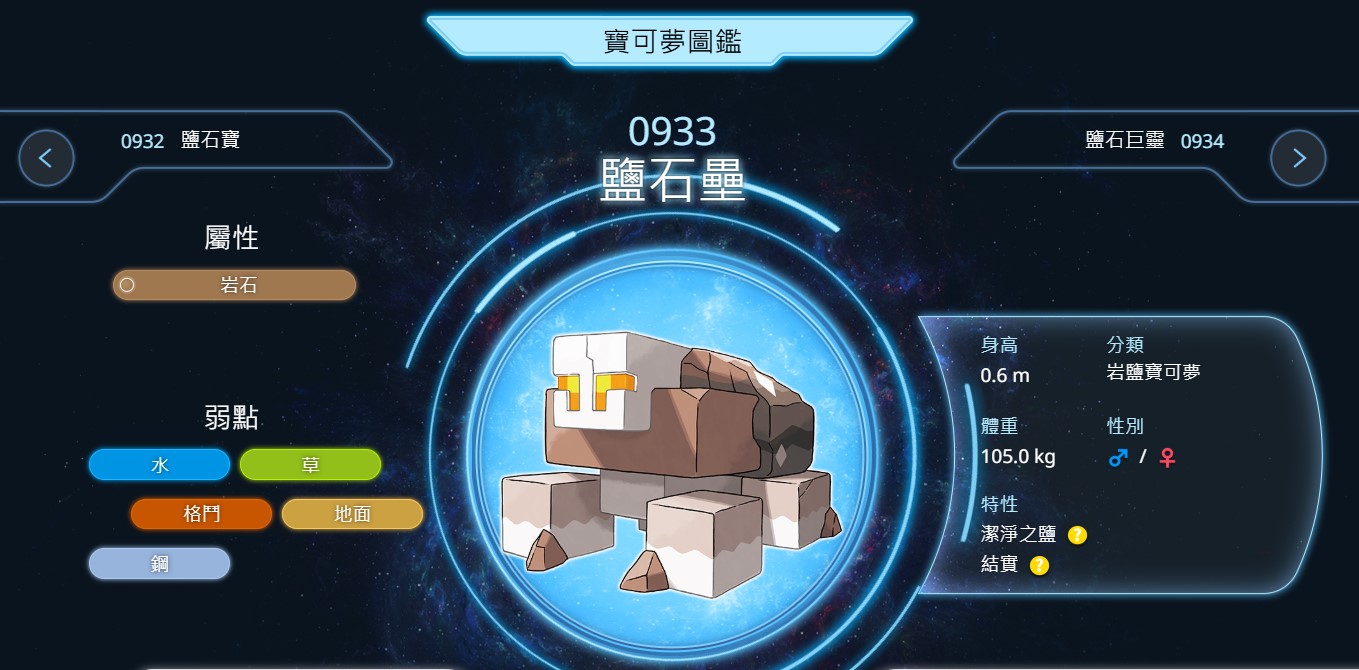Go to previous Pokémon with left arrow
This screenshot has height=670, width=1359.
(x=46, y=158)
